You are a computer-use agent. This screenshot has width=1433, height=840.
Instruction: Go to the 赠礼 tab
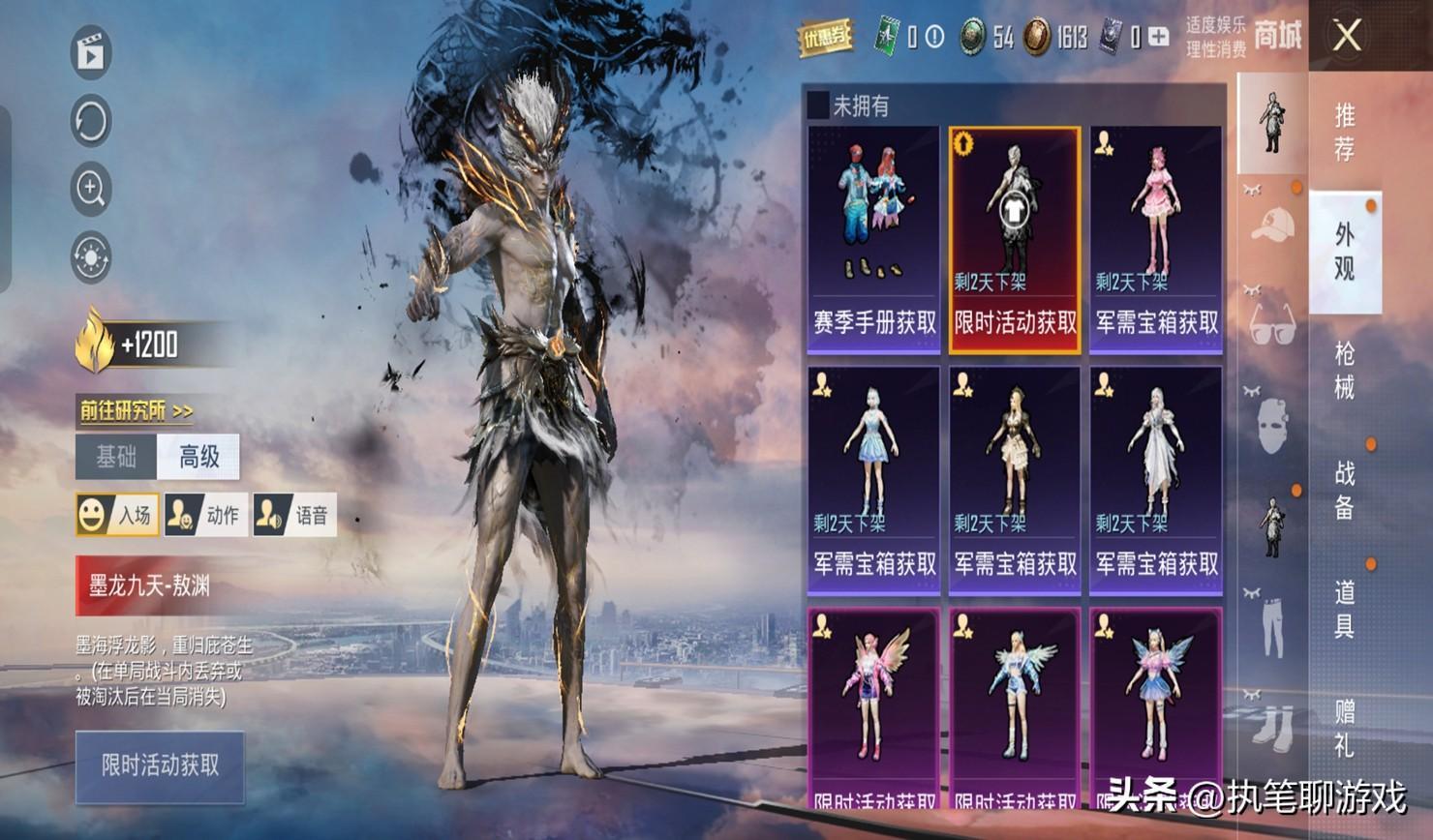[x=1345, y=728]
